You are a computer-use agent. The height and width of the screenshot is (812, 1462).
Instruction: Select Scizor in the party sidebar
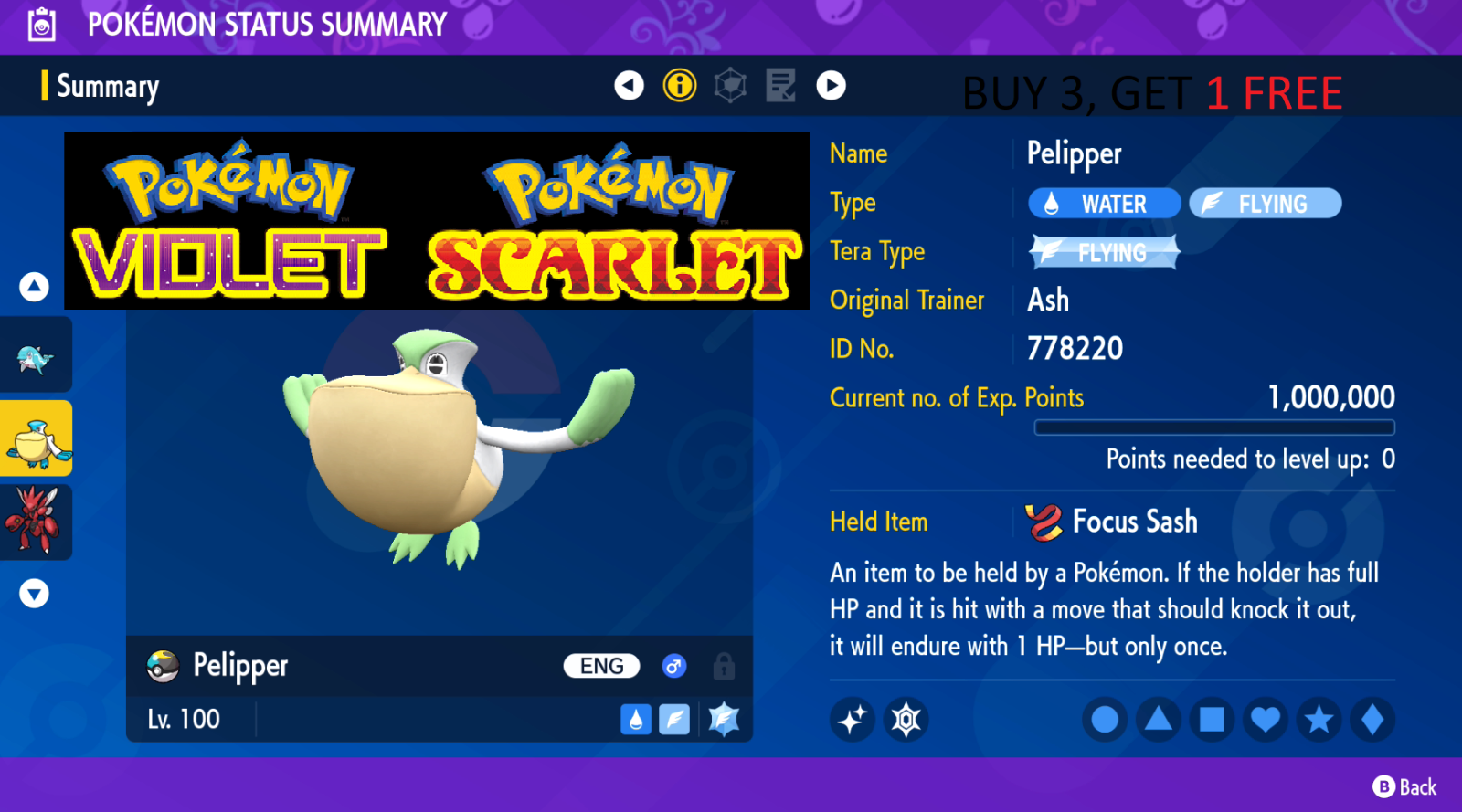tap(37, 522)
